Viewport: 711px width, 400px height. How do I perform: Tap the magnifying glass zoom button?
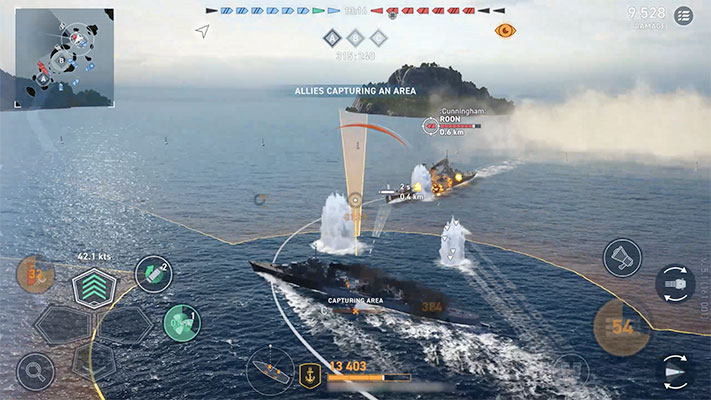[x=36, y=372]
